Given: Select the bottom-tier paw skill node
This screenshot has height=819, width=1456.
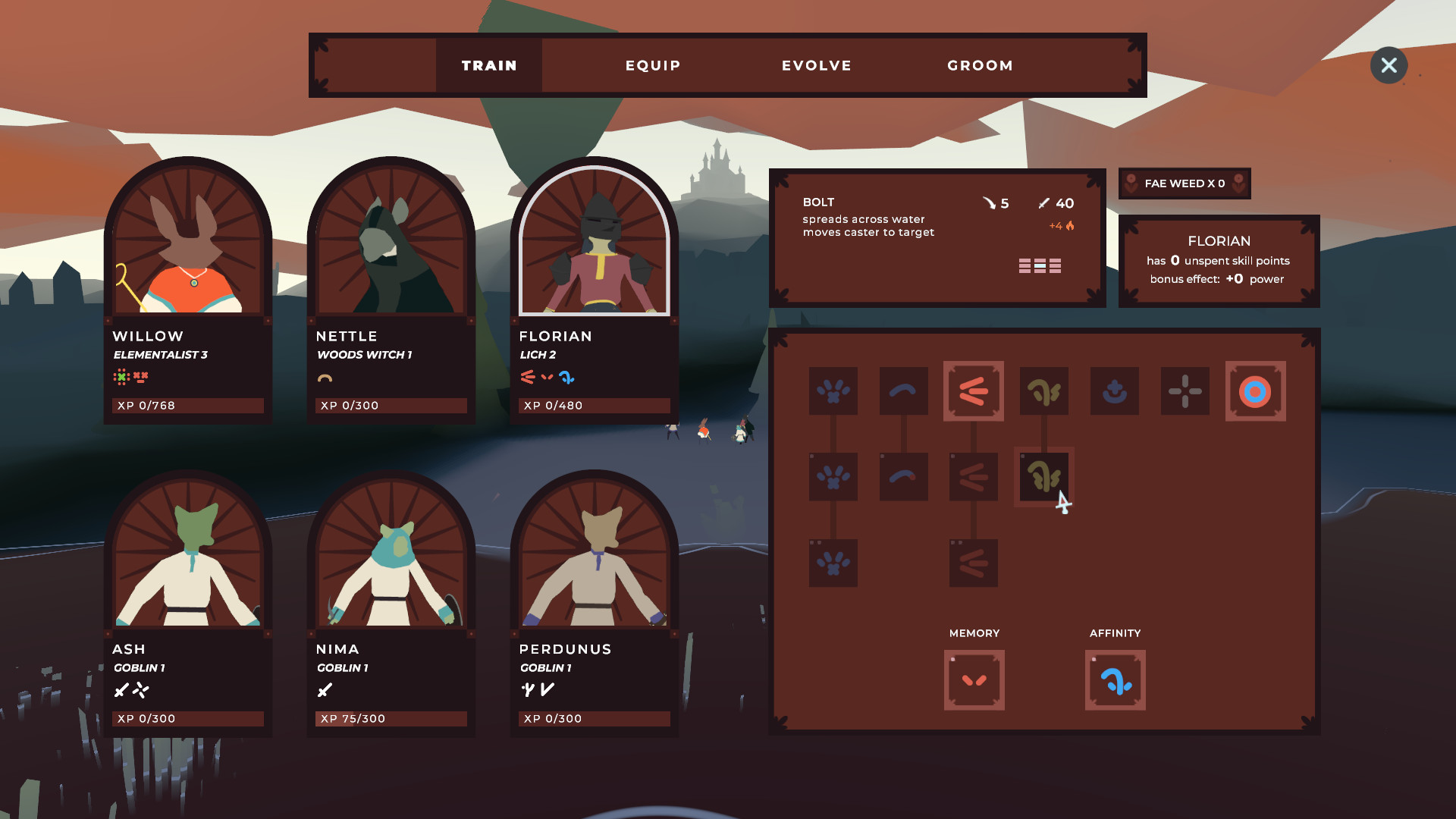Looking at the screenshot, I should tap(833, 563).
